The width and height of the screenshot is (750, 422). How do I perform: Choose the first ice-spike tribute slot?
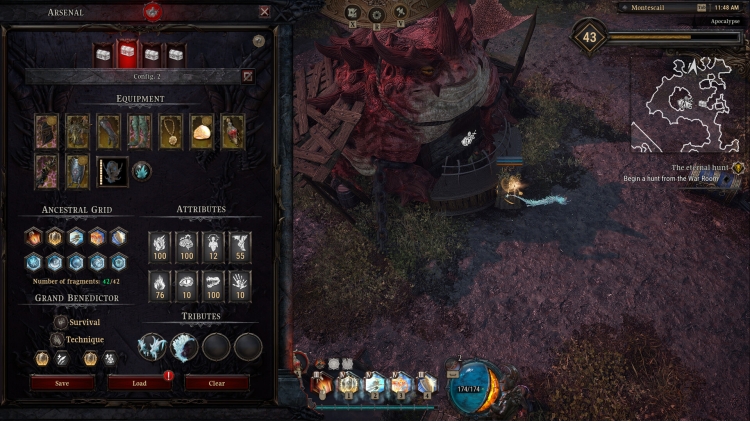coord(152,347)
